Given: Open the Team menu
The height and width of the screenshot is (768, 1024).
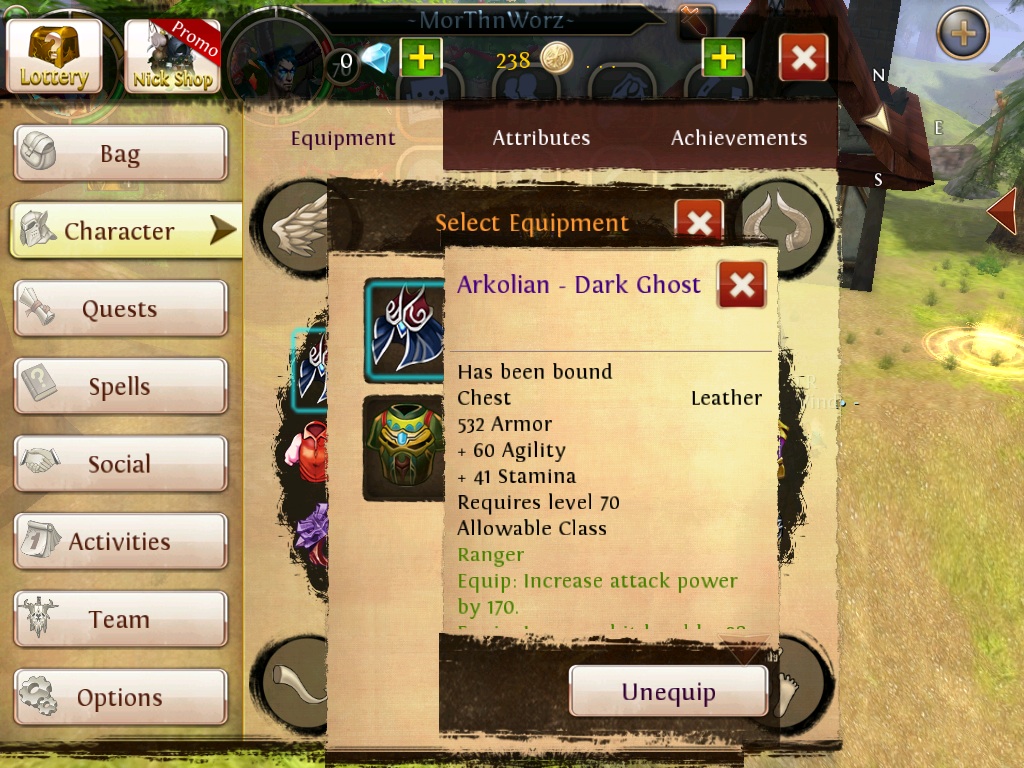Looking at the screenshot, I should (120, 620).
